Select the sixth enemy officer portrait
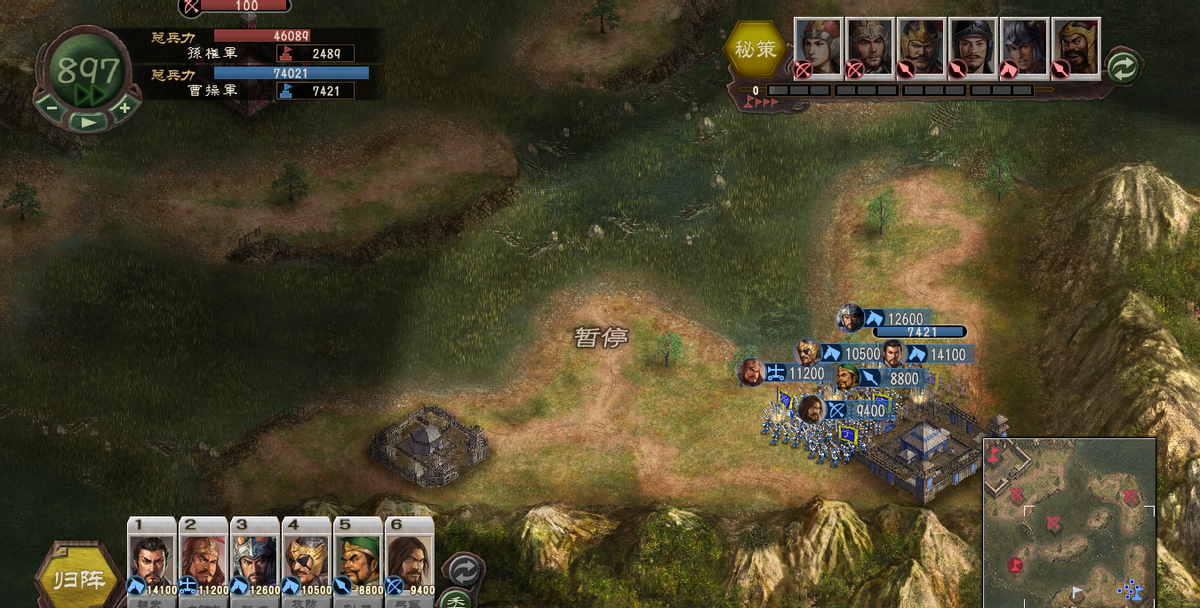The height and width of the screenshot is (608, 1200). [1076, 47]
